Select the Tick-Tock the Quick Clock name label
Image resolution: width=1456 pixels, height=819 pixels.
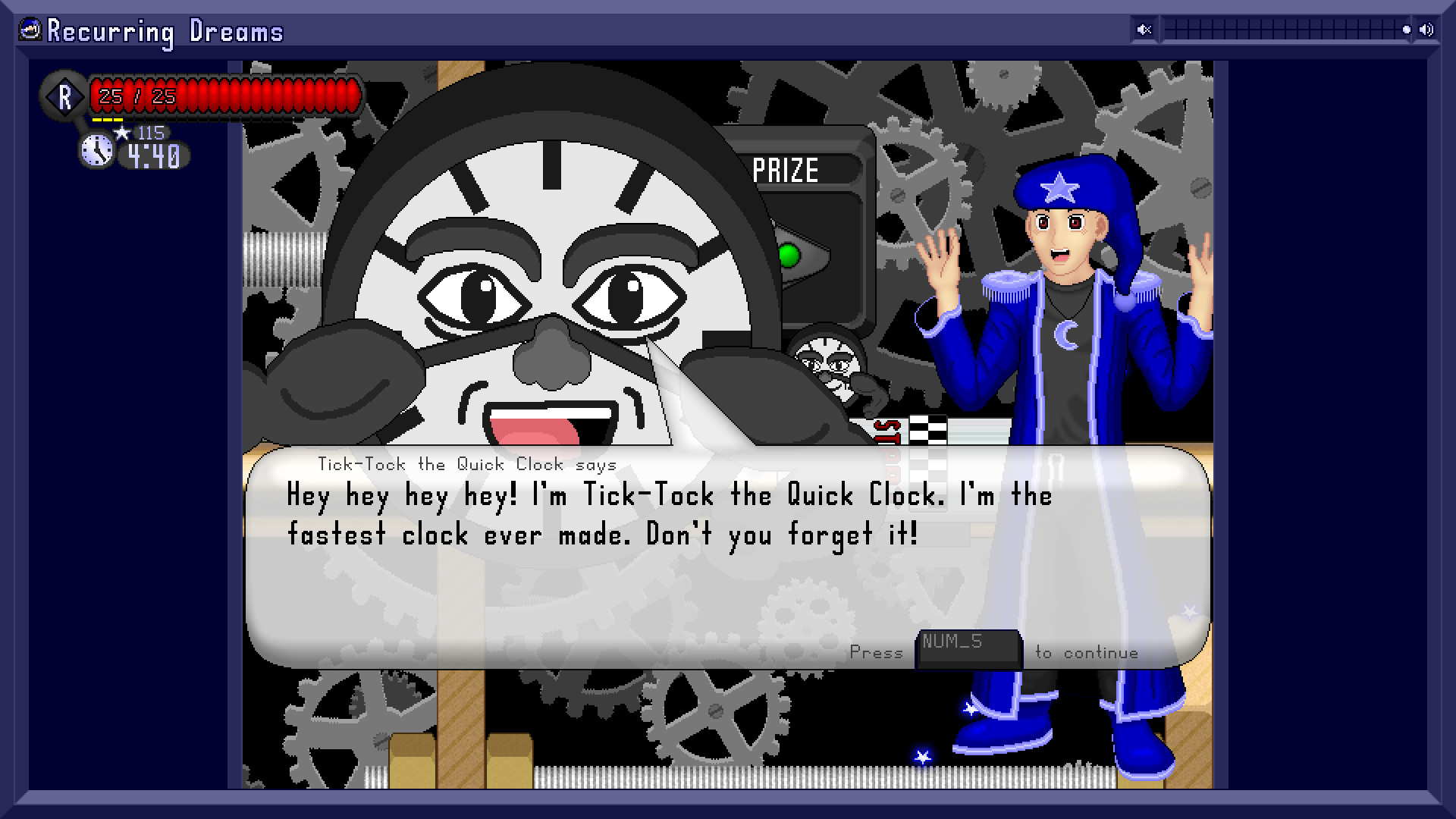click(x=467, y=465)
